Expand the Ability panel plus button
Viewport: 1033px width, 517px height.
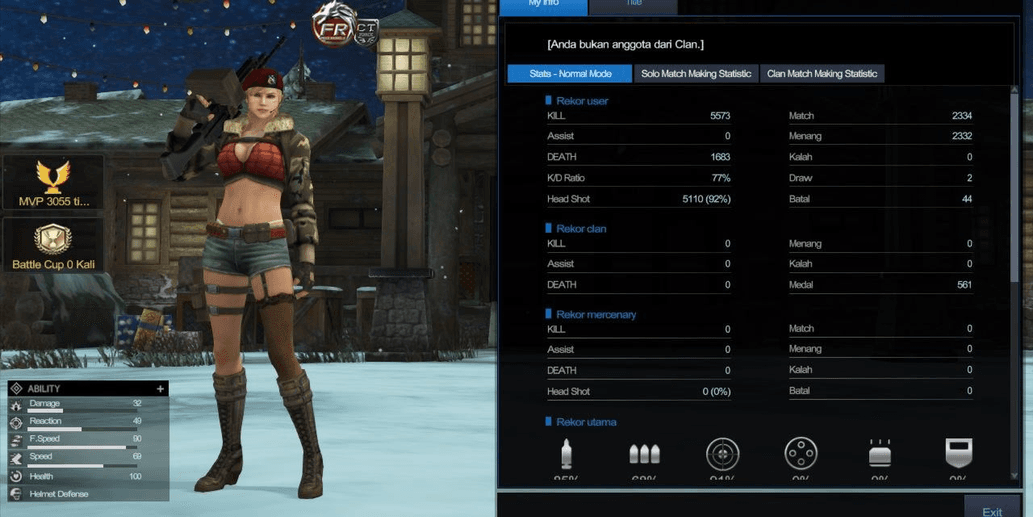tap(160, 389)
